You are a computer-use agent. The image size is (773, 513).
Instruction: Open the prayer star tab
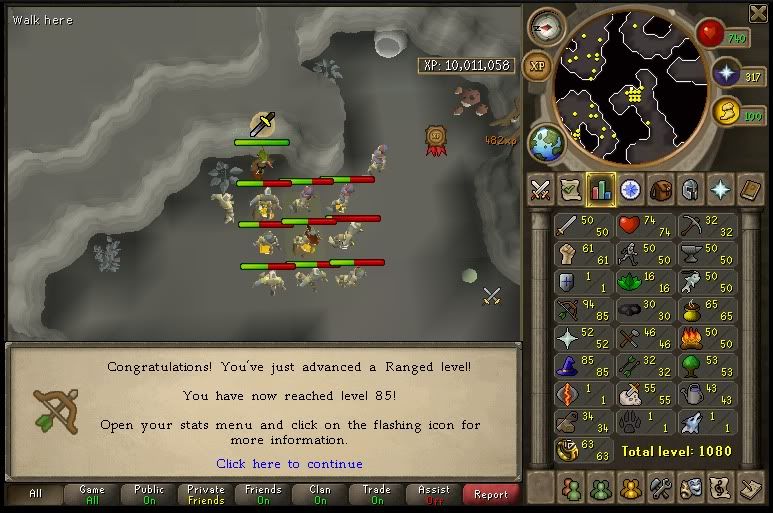(720, 188)
